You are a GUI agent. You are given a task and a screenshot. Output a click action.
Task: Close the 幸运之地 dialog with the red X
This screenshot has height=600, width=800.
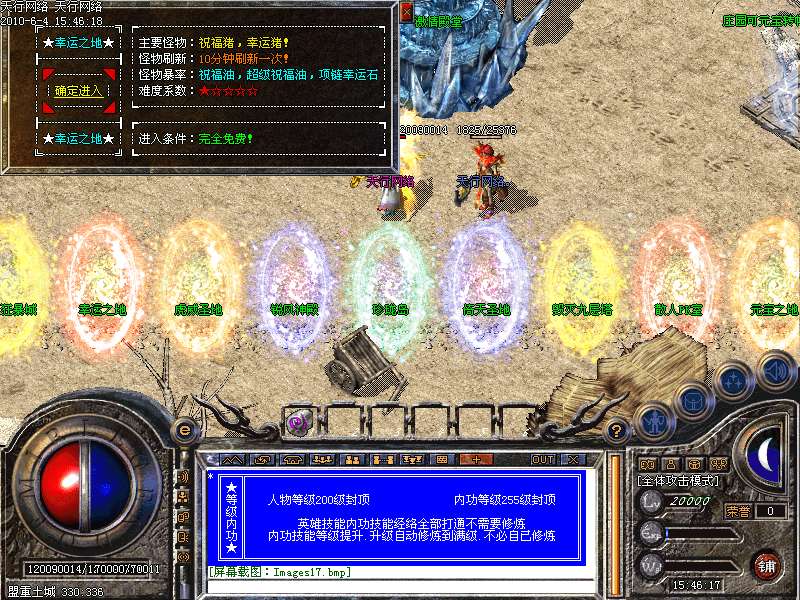406,12
